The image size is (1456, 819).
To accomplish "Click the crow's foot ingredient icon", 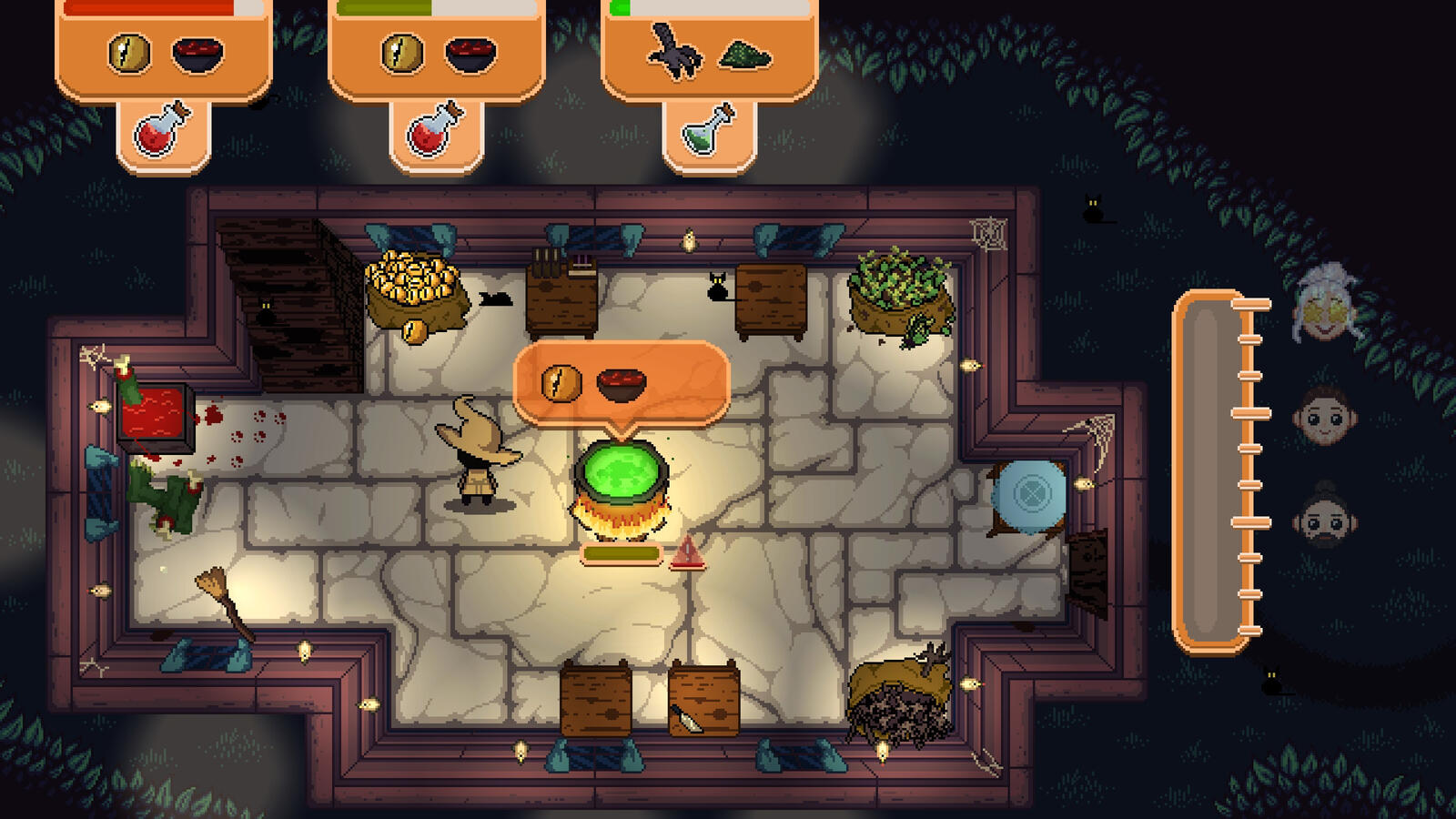I will click(x=673, y=53).
